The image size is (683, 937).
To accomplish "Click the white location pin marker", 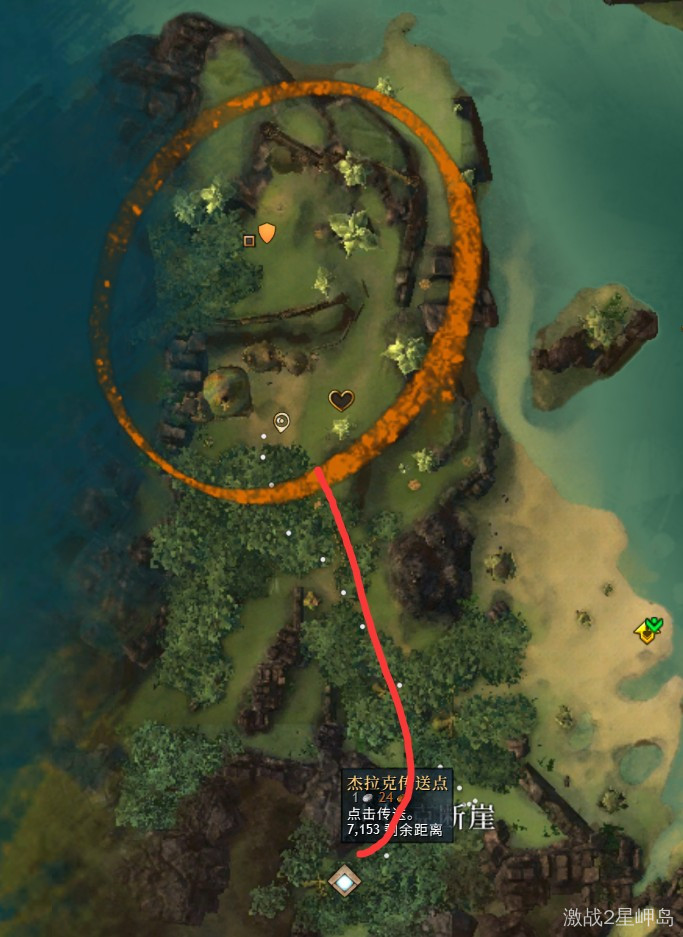I will pos(282,421).
